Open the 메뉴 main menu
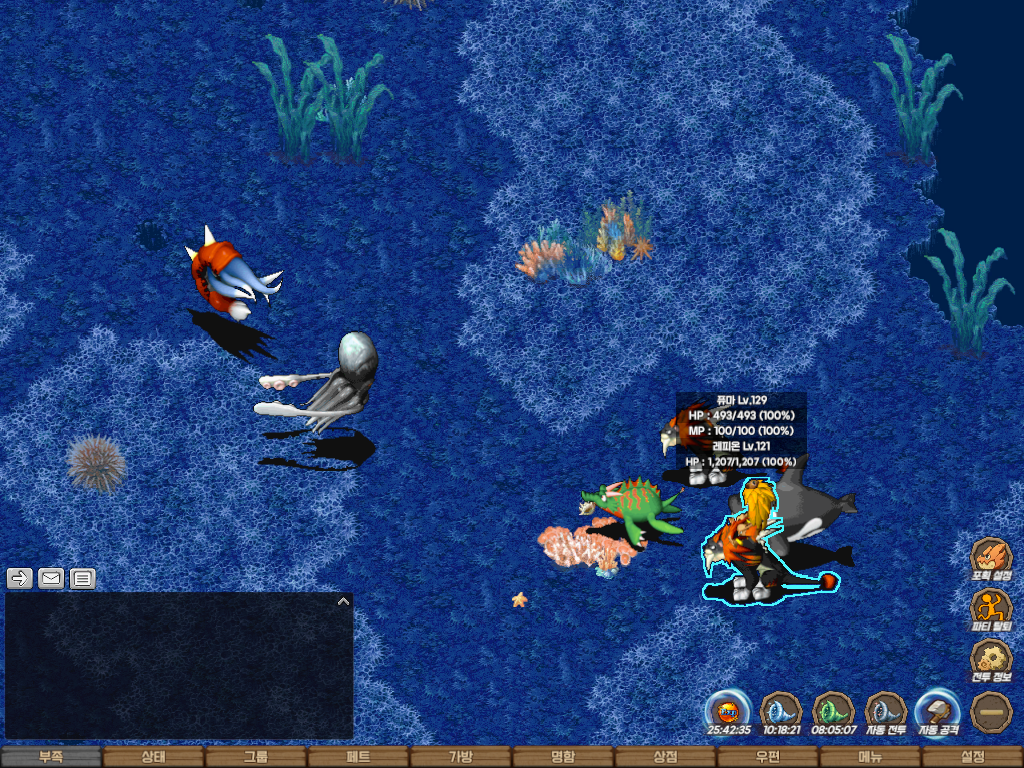 coord(869,757)
